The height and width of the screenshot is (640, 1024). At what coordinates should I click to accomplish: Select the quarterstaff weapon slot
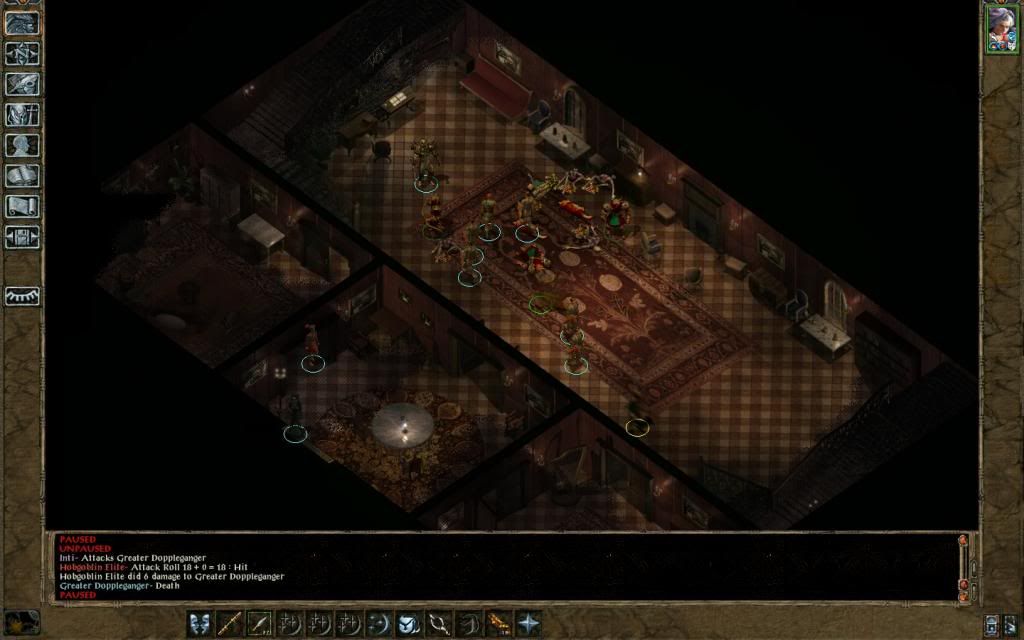(230, 623)
